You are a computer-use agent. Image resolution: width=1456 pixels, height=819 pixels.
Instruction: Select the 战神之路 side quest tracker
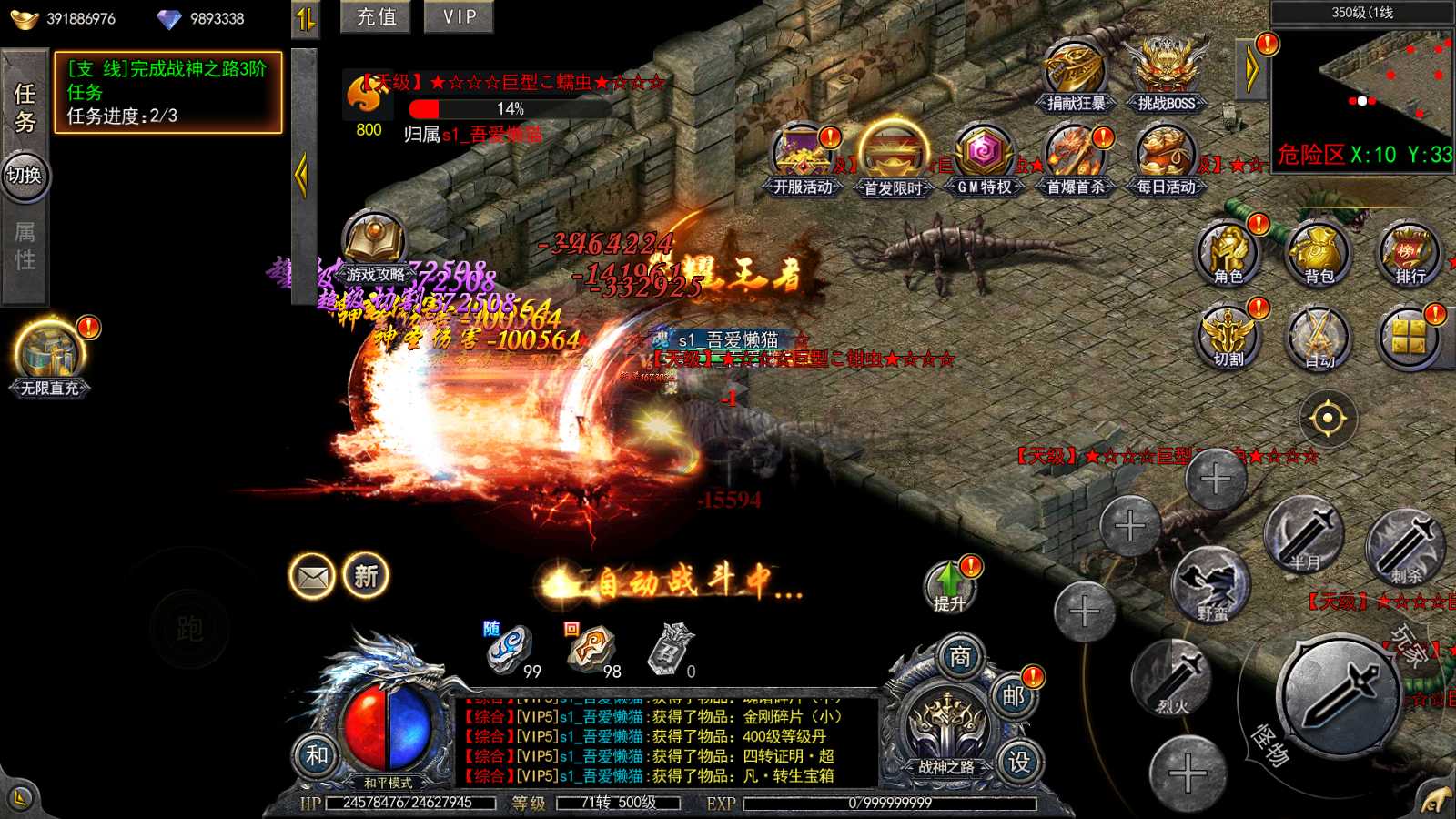pyautogui.click(x=168, y=92)
